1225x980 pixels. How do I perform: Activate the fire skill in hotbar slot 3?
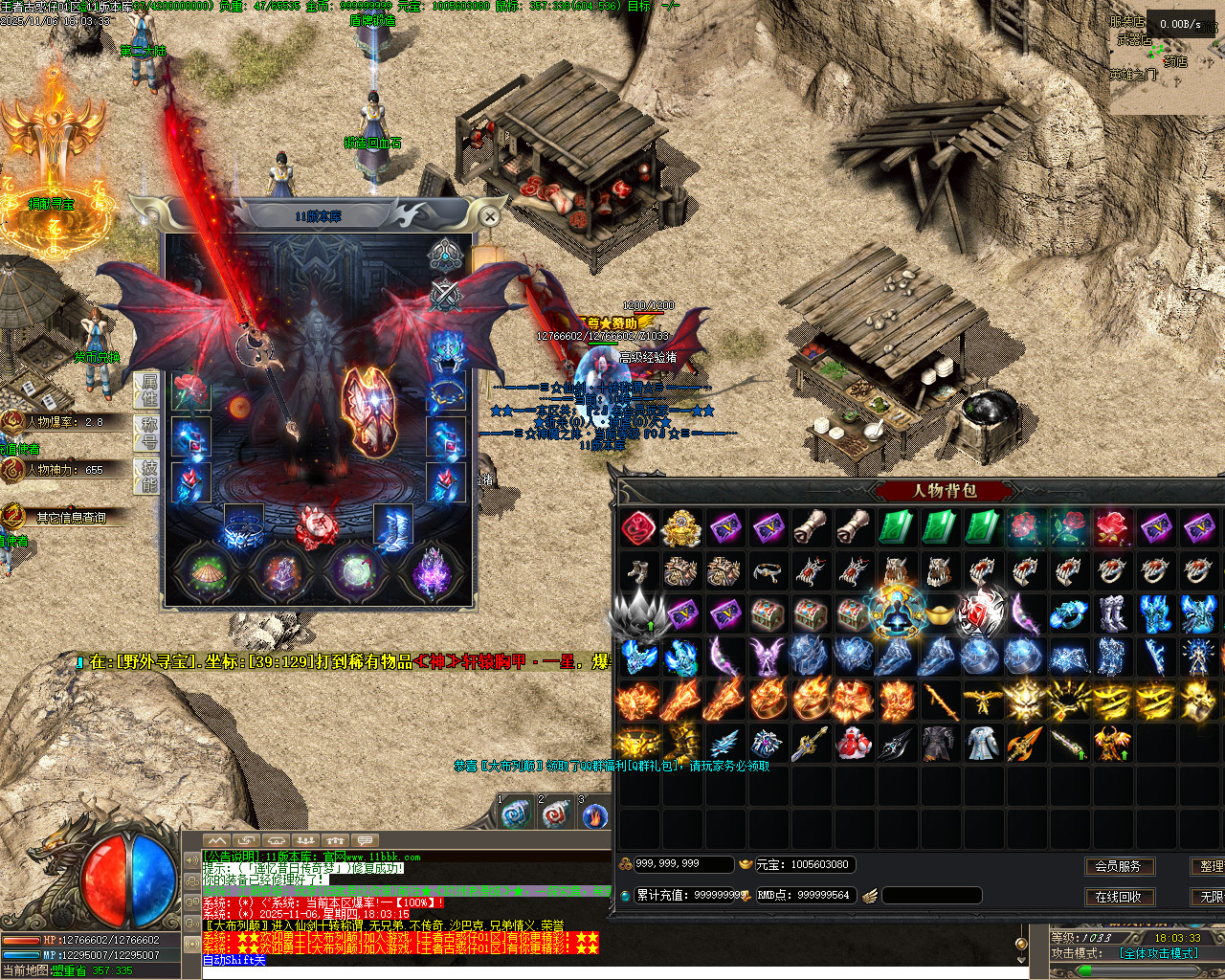[x=594, y=815]
